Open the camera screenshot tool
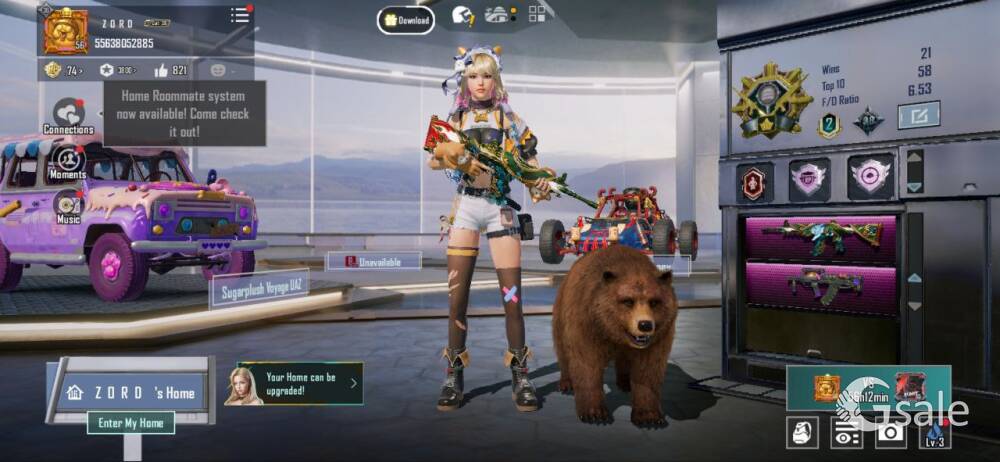The image size is (1000, 462). click(890, 432)
